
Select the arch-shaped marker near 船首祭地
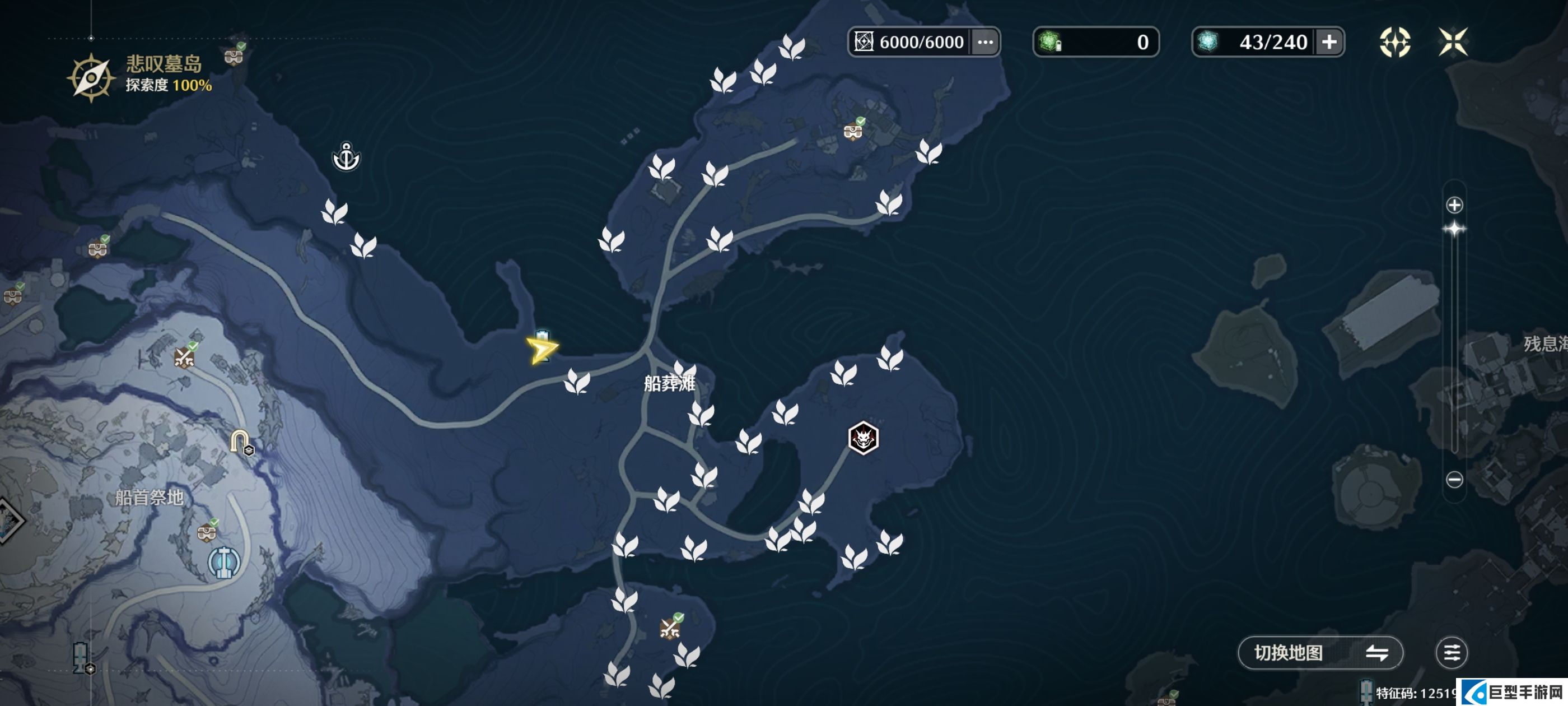[x=240, y=440]
